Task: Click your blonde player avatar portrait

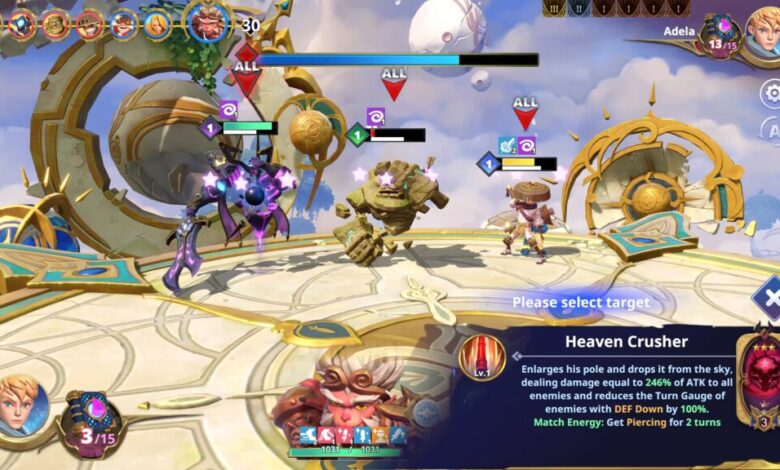Action: coord(22,405)
